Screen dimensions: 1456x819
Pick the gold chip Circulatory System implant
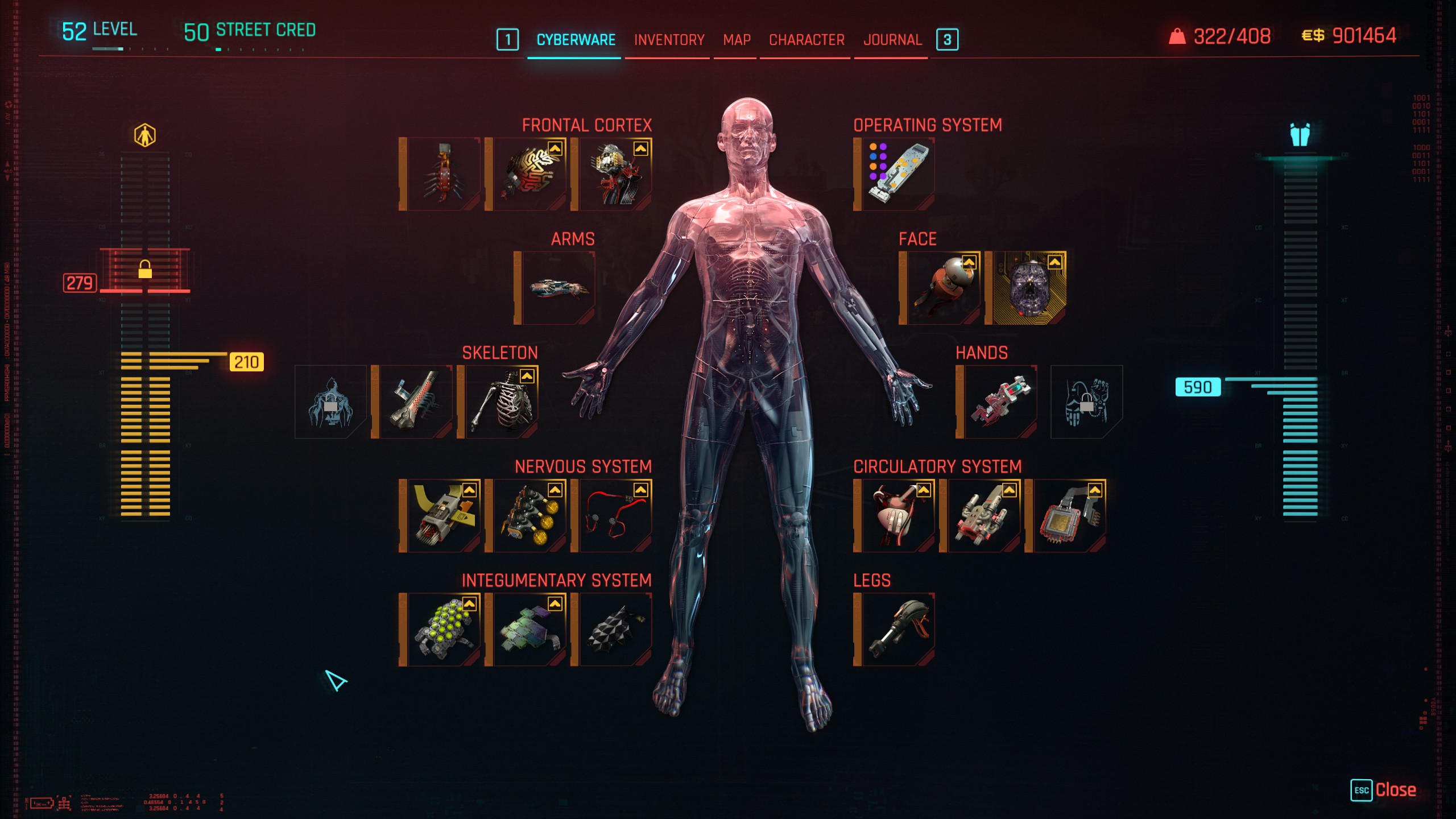[x=1069, y=515]
